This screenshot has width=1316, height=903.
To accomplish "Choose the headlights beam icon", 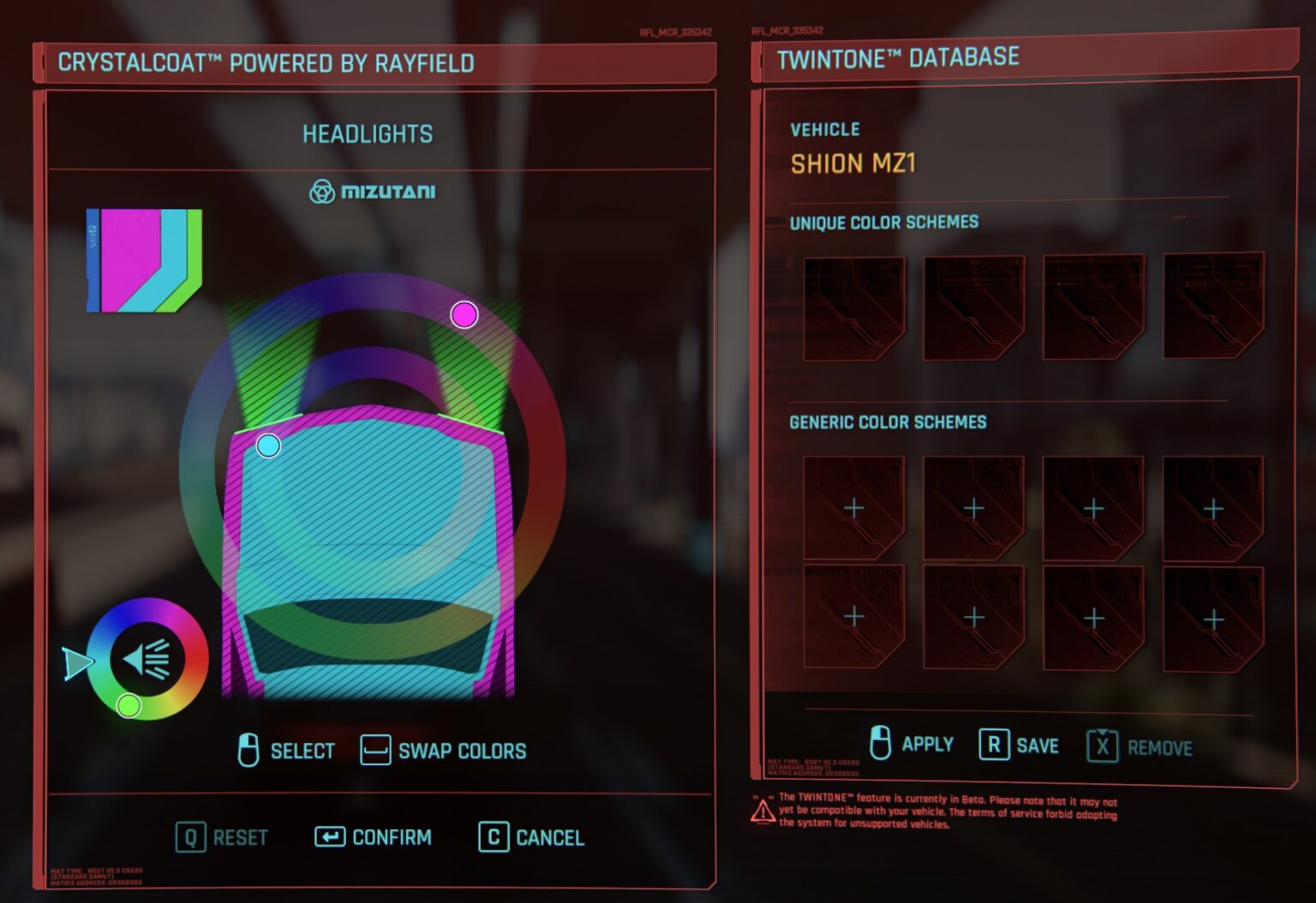I will [147, 660].
